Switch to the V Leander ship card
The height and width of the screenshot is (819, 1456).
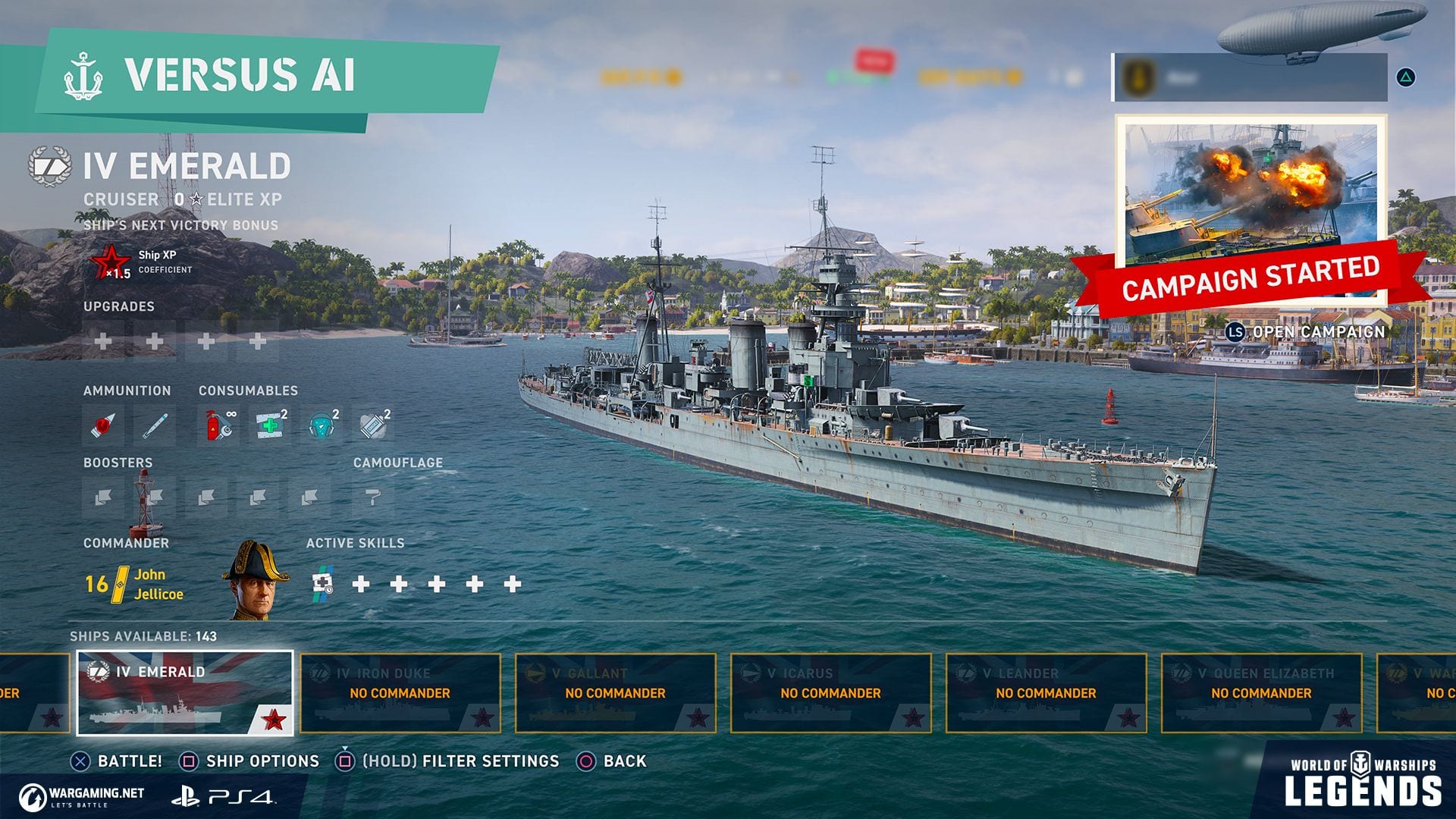[1046, 693]
